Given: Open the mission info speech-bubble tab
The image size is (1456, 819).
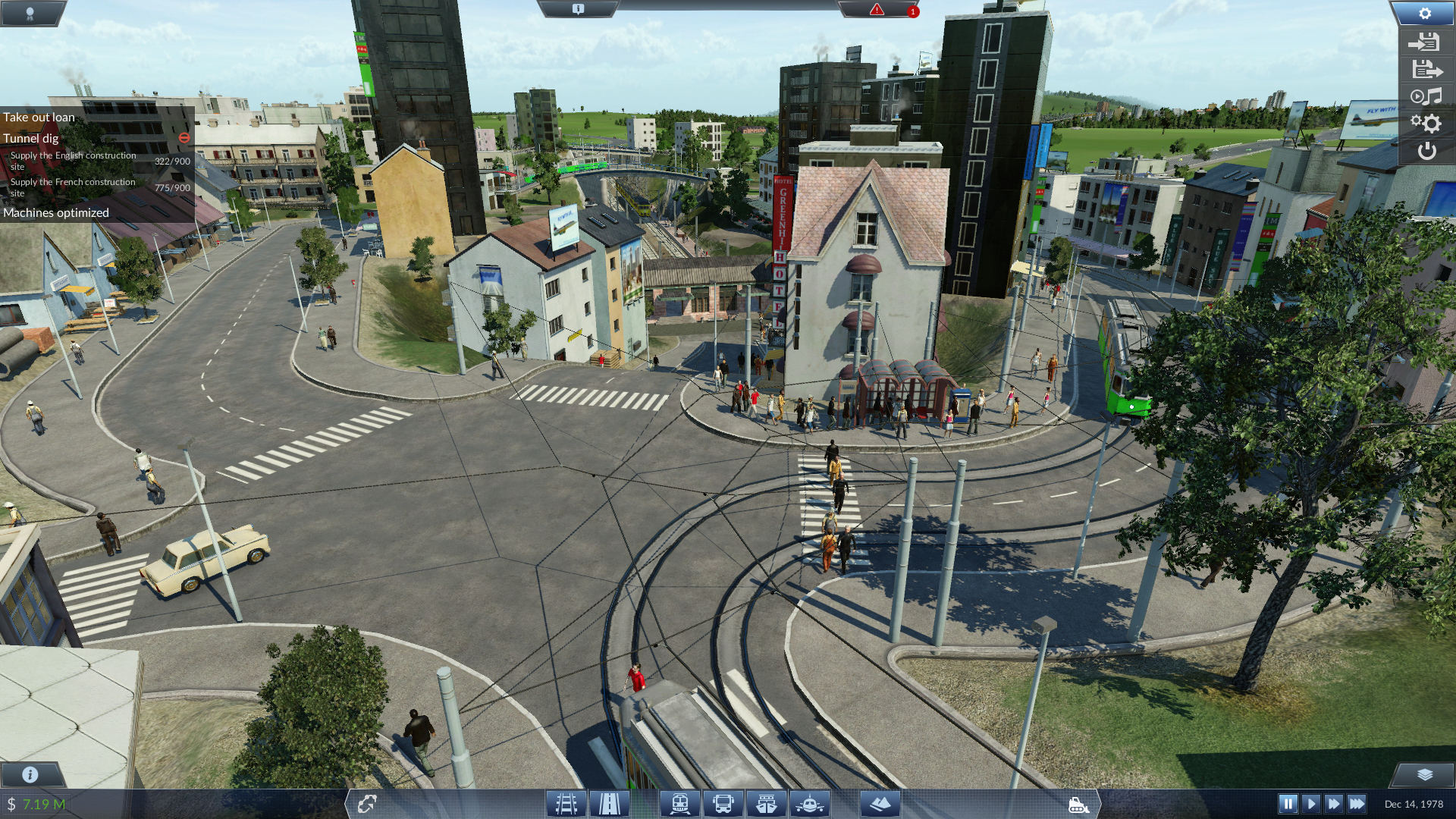Looking at the screenshot, I should pyautogui.click(x=578, y=9).
